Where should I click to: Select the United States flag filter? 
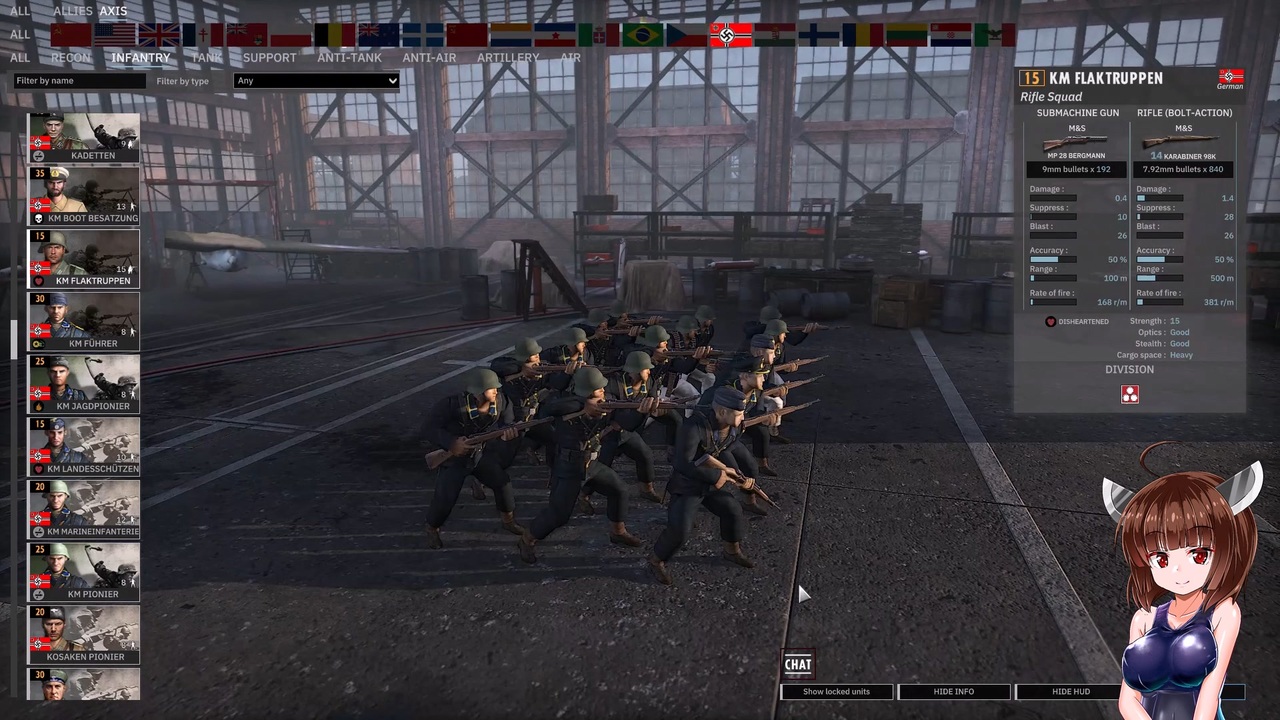coord(117,35)
